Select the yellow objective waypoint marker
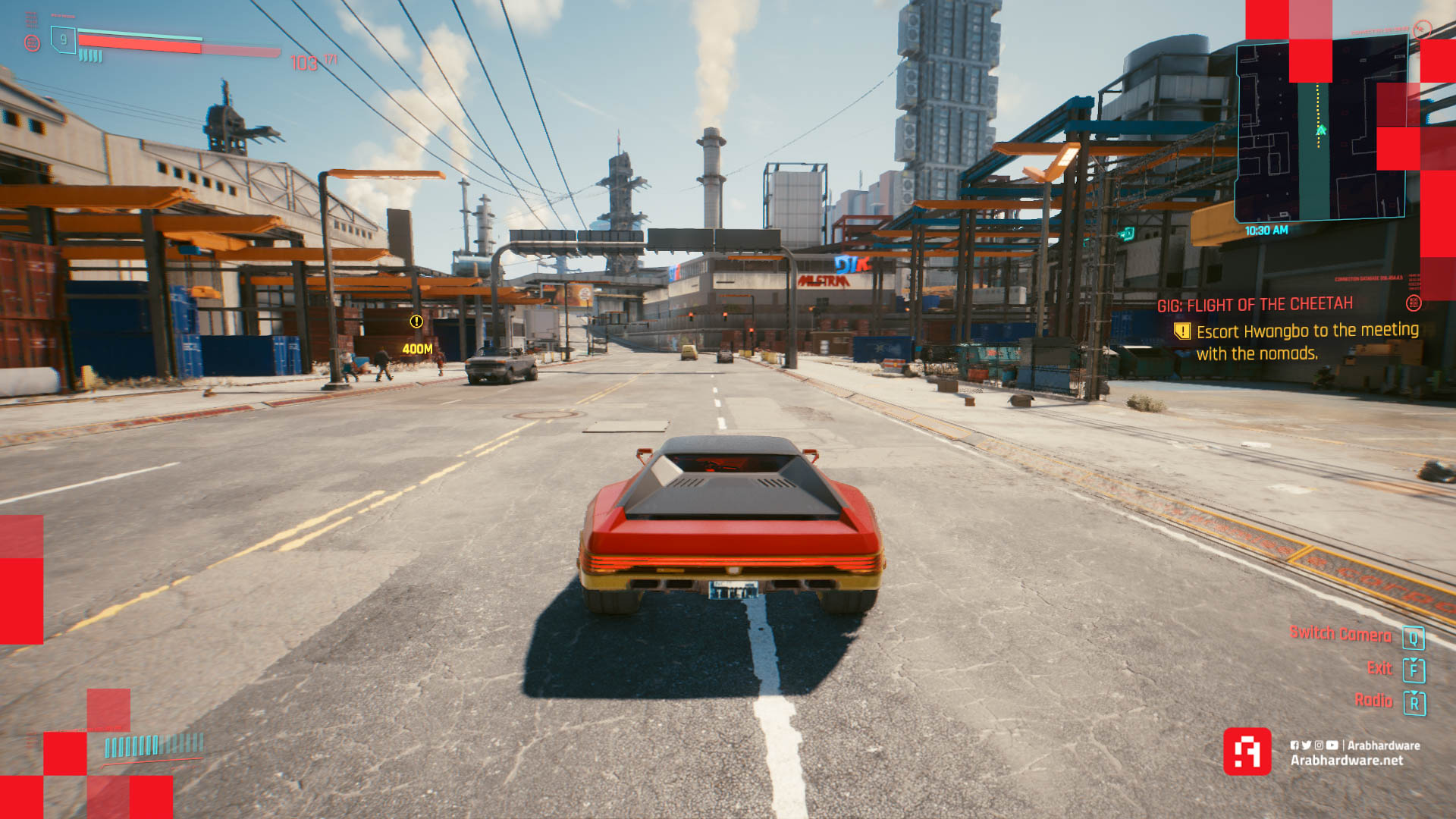 coord(416,322)
